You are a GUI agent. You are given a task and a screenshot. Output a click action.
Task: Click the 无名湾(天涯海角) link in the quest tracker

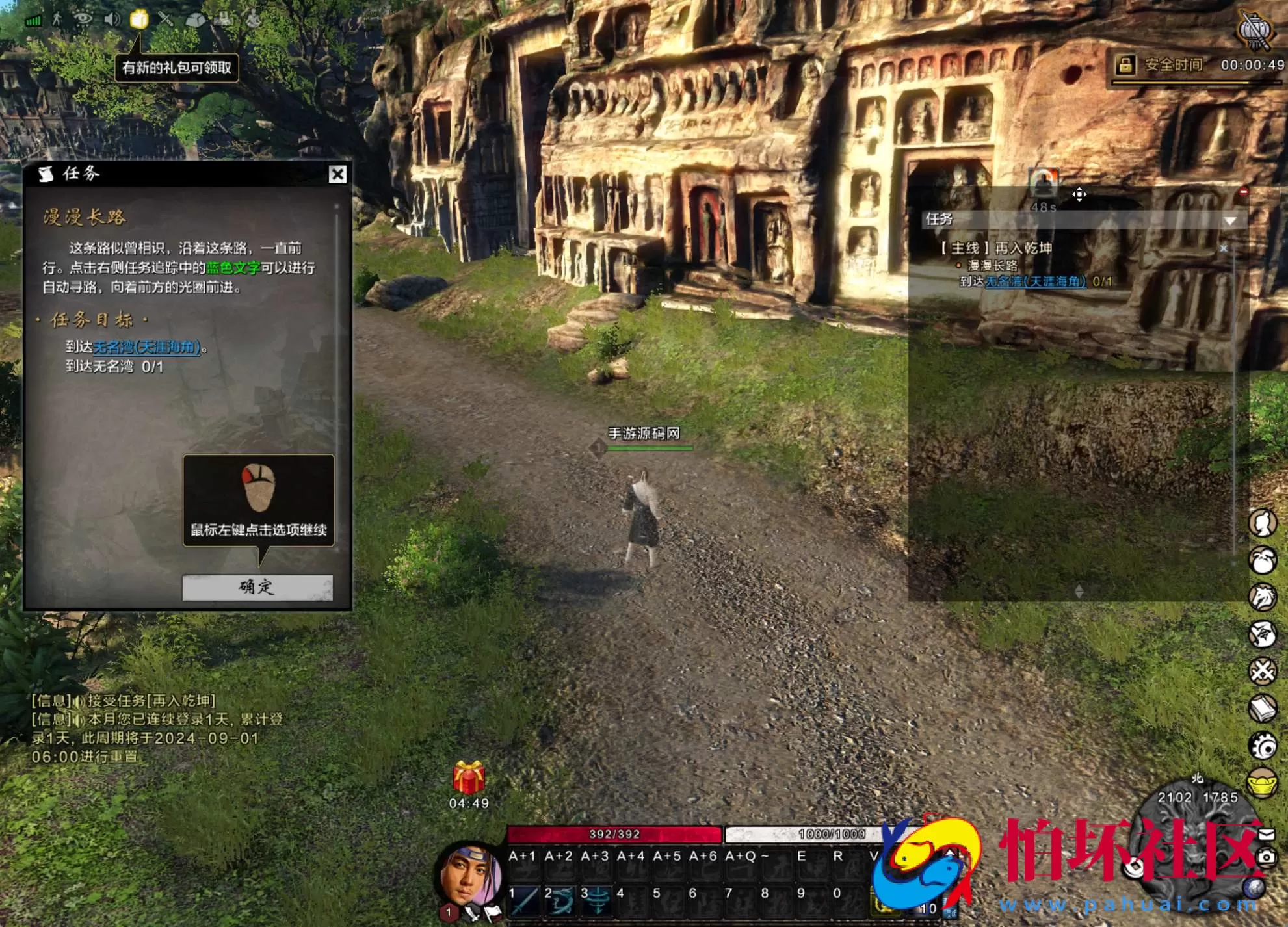[1035, 281]
